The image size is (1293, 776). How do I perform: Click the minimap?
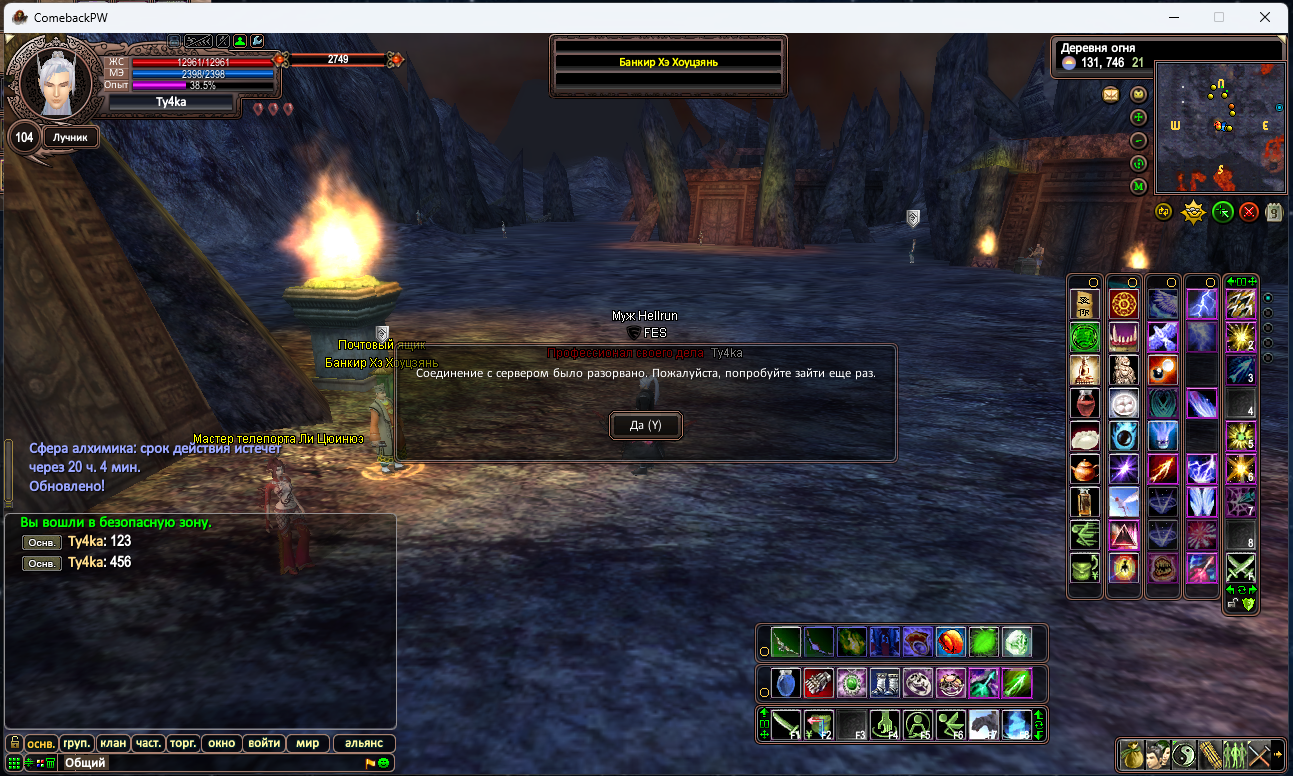1219,127
